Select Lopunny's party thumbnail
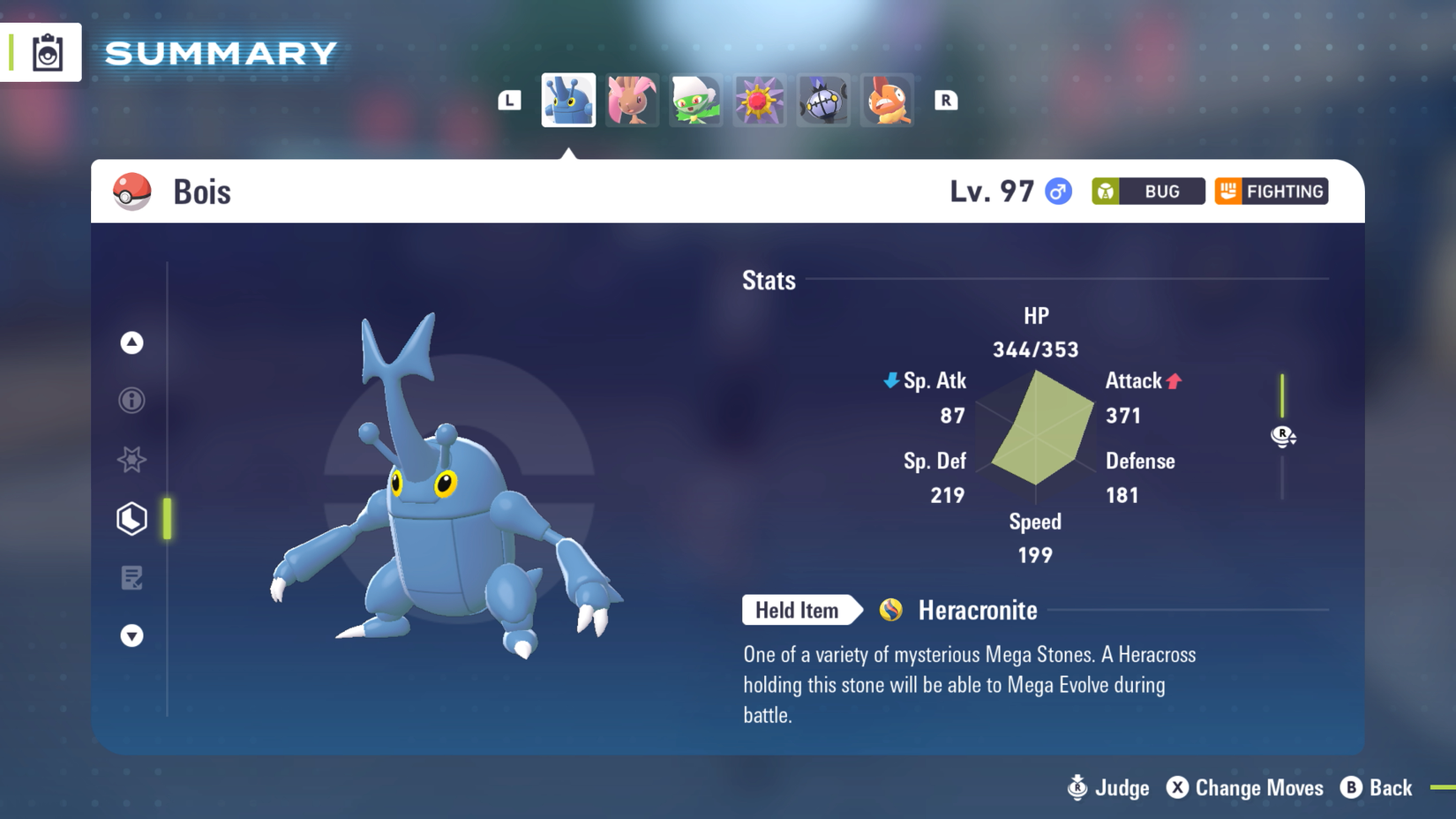Image resolution: width=1456 pixels, height=819 pixels. click(632, 101)
